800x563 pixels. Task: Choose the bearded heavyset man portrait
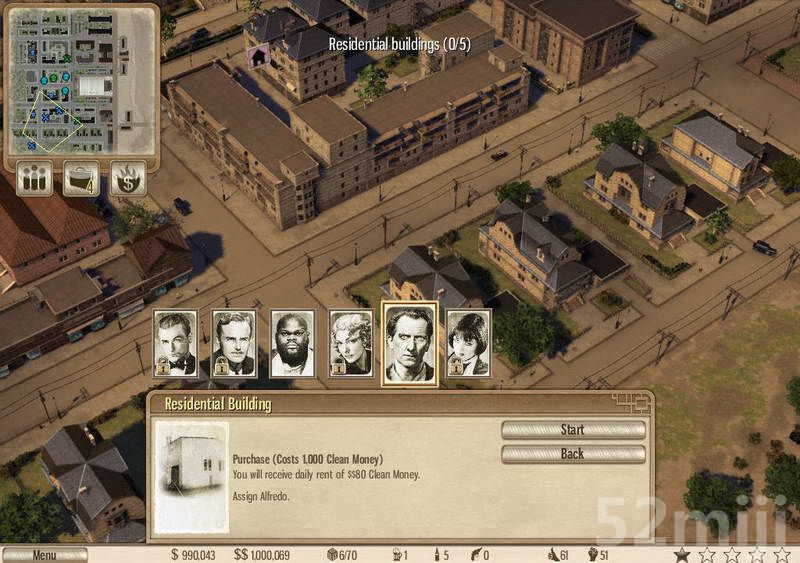point(293,343)
